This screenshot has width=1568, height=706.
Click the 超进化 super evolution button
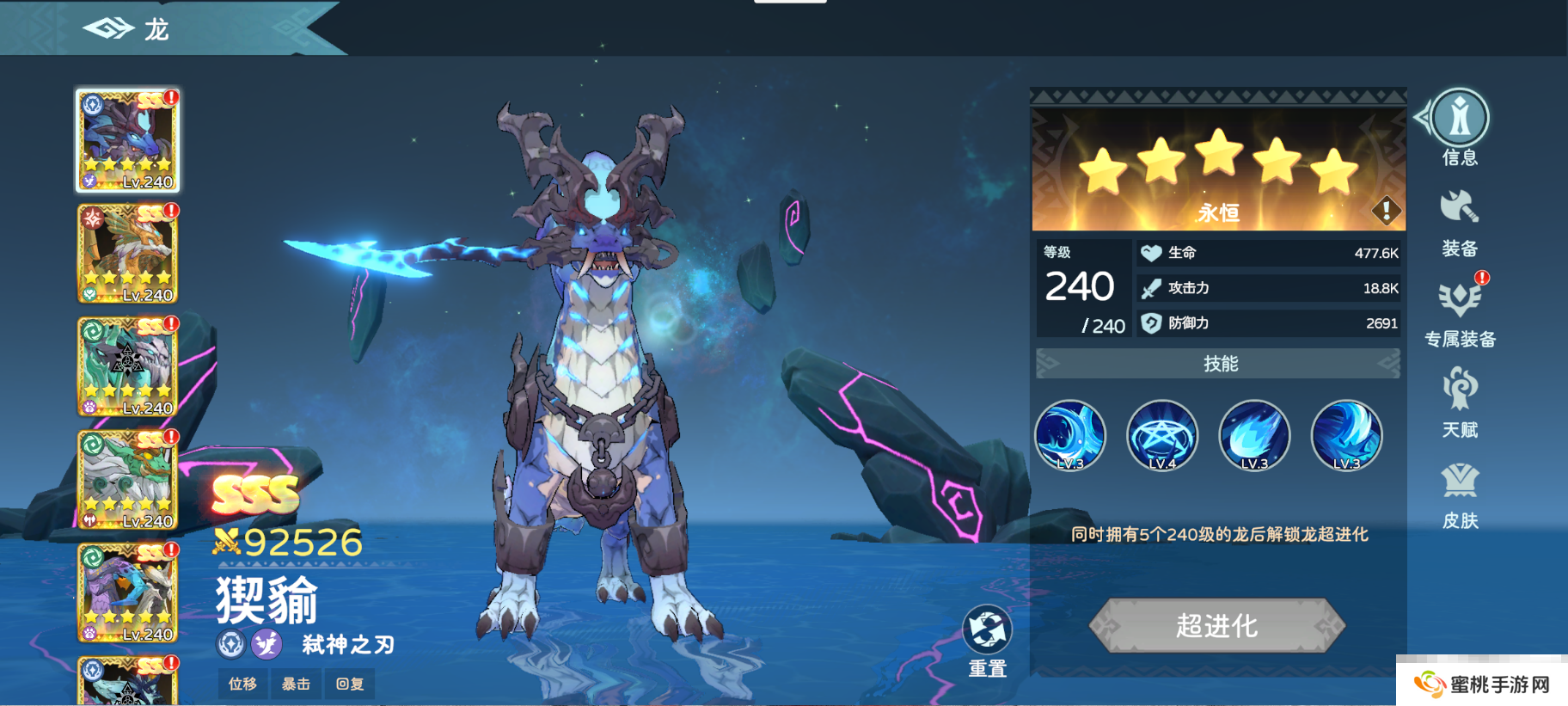pyautogui.click(x=1216, y=625)
